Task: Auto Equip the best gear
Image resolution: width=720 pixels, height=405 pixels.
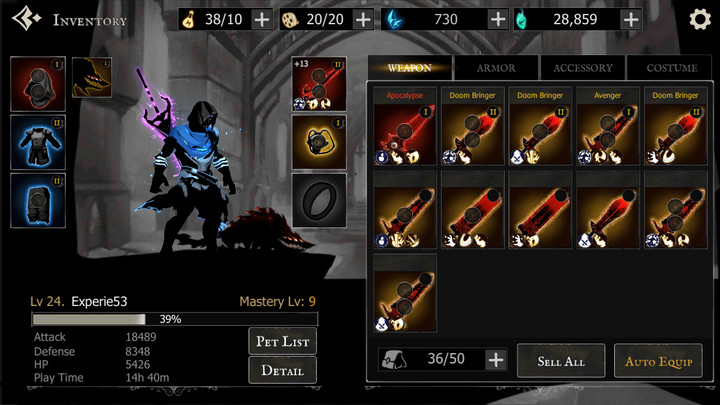Action: pyautogui.click(x=657, y=360)
